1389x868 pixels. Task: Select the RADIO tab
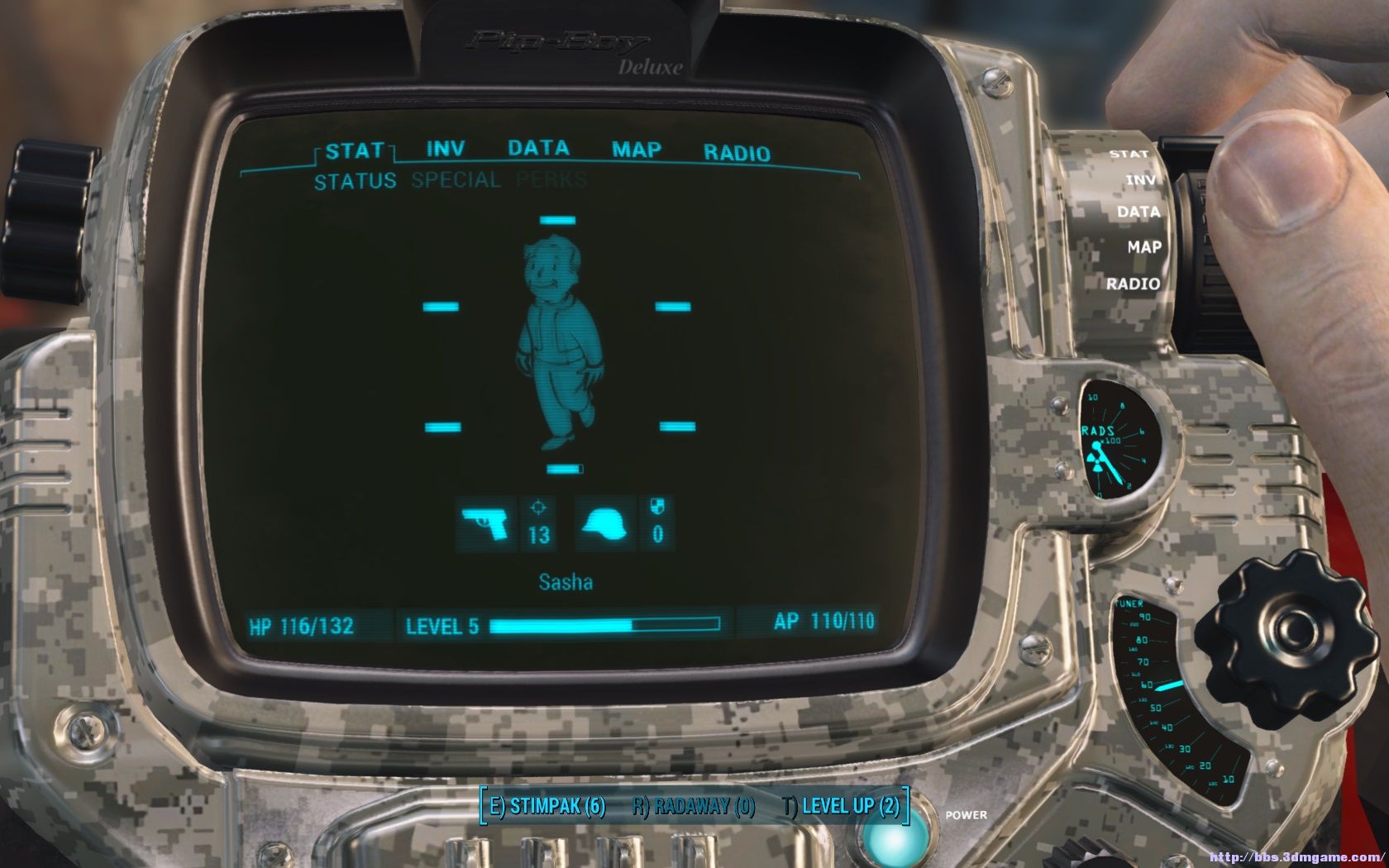click(736, 153)
